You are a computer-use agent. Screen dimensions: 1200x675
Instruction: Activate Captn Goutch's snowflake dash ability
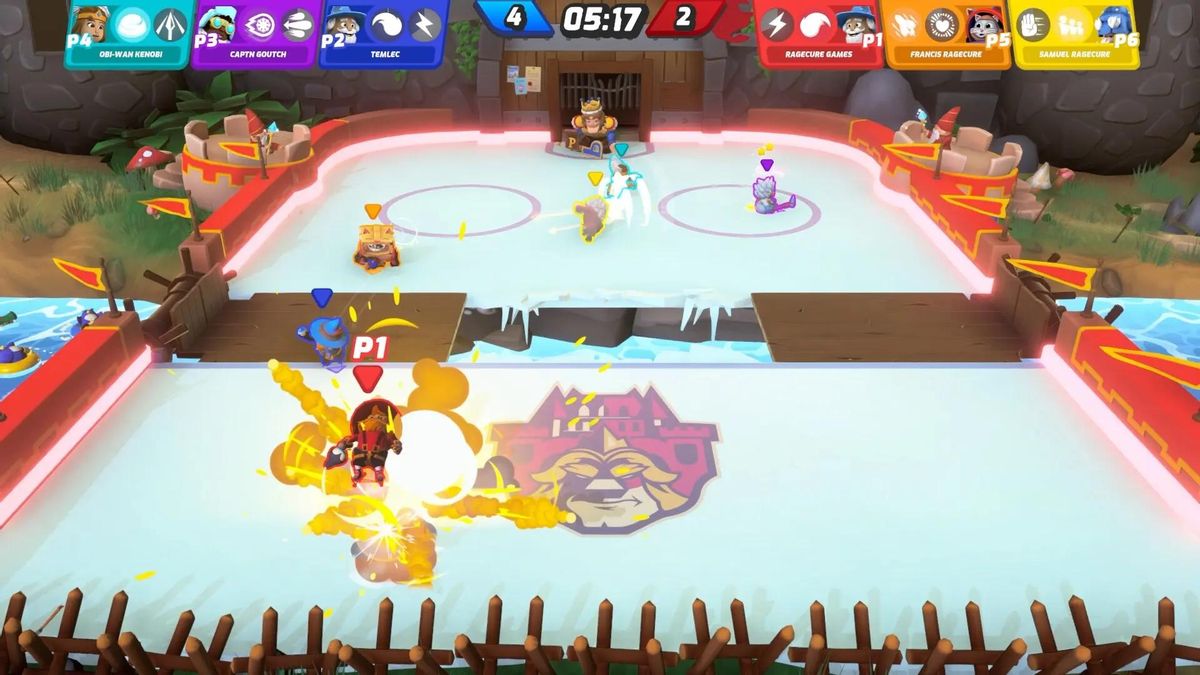pos(259,24)
